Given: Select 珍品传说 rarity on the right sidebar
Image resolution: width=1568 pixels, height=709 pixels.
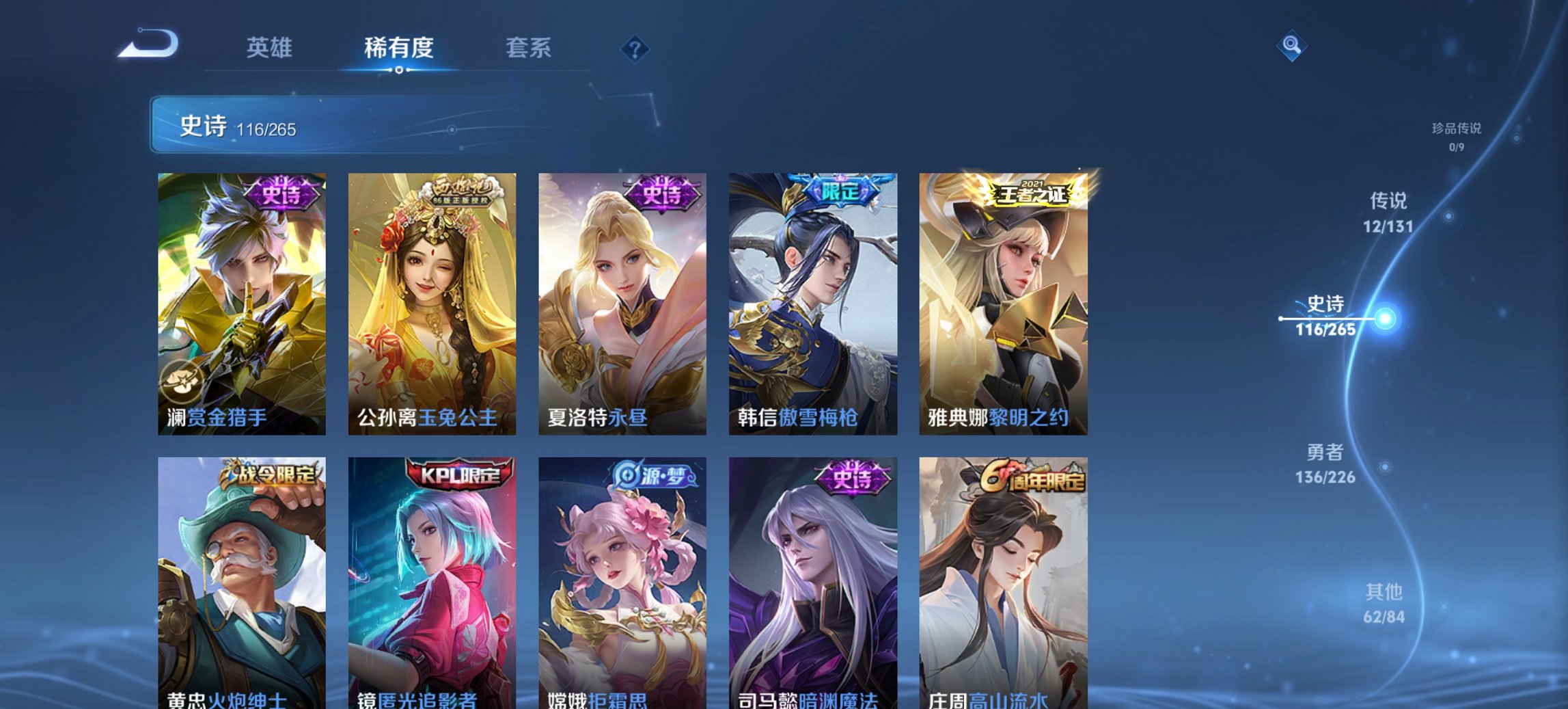Looking at the screenshot, I should pyautogui.click(x=1457, y=135).
